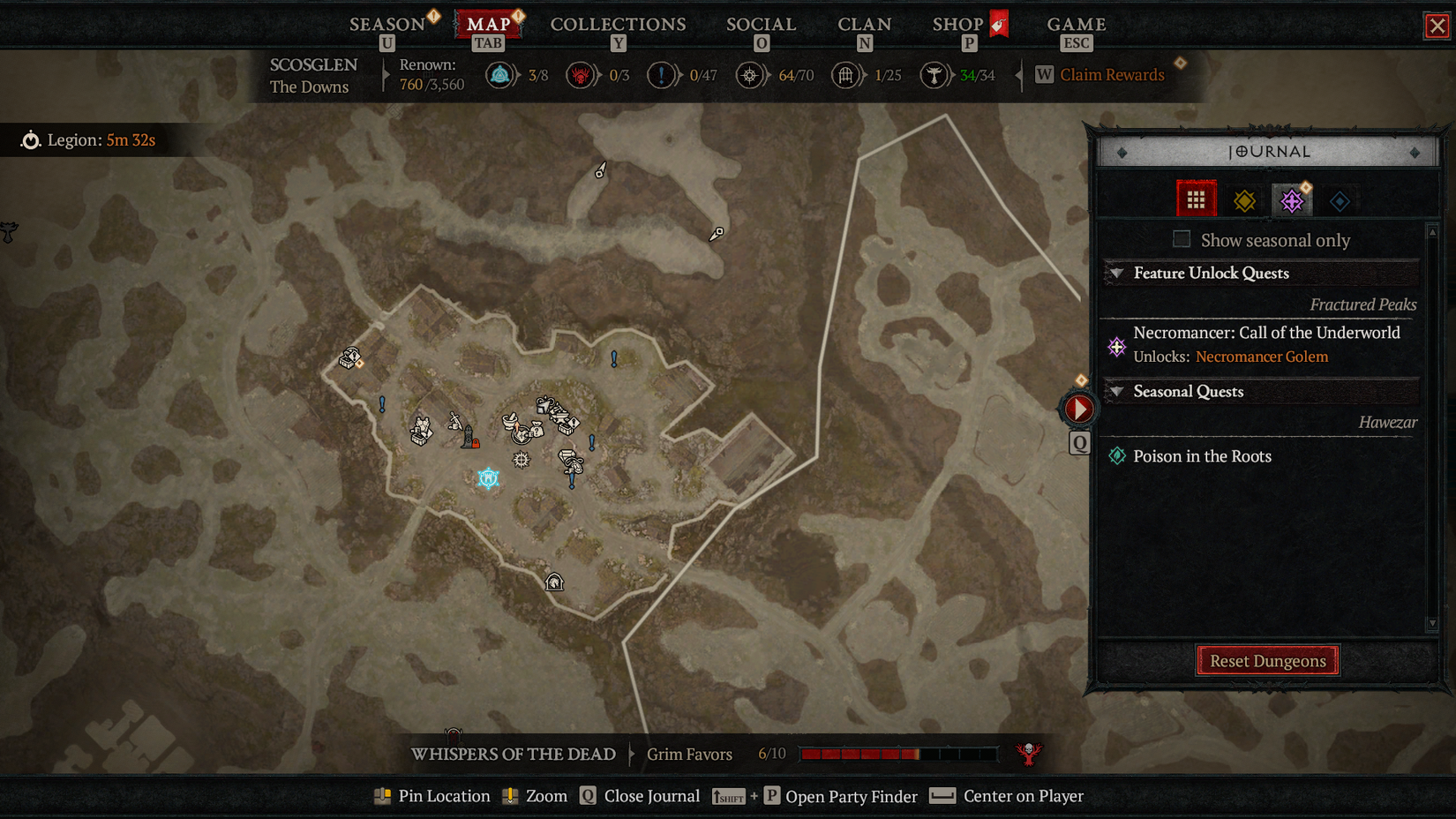Viewport: 1456px width, 819px height.
Task: Open the Collections menu
Action: click(618, 24)
